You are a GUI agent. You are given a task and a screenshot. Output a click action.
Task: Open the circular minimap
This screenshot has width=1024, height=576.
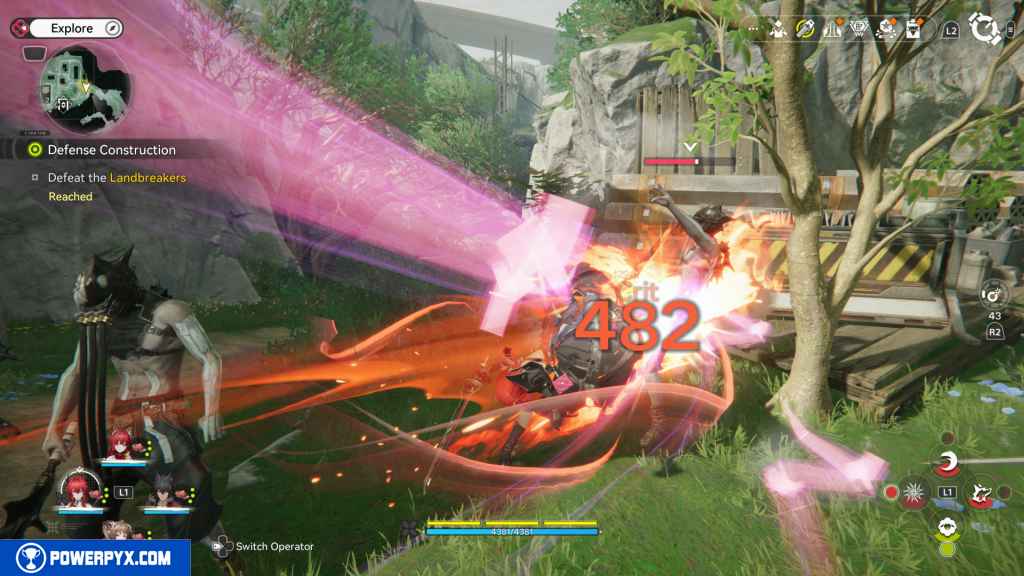click(x=84, y=89)
